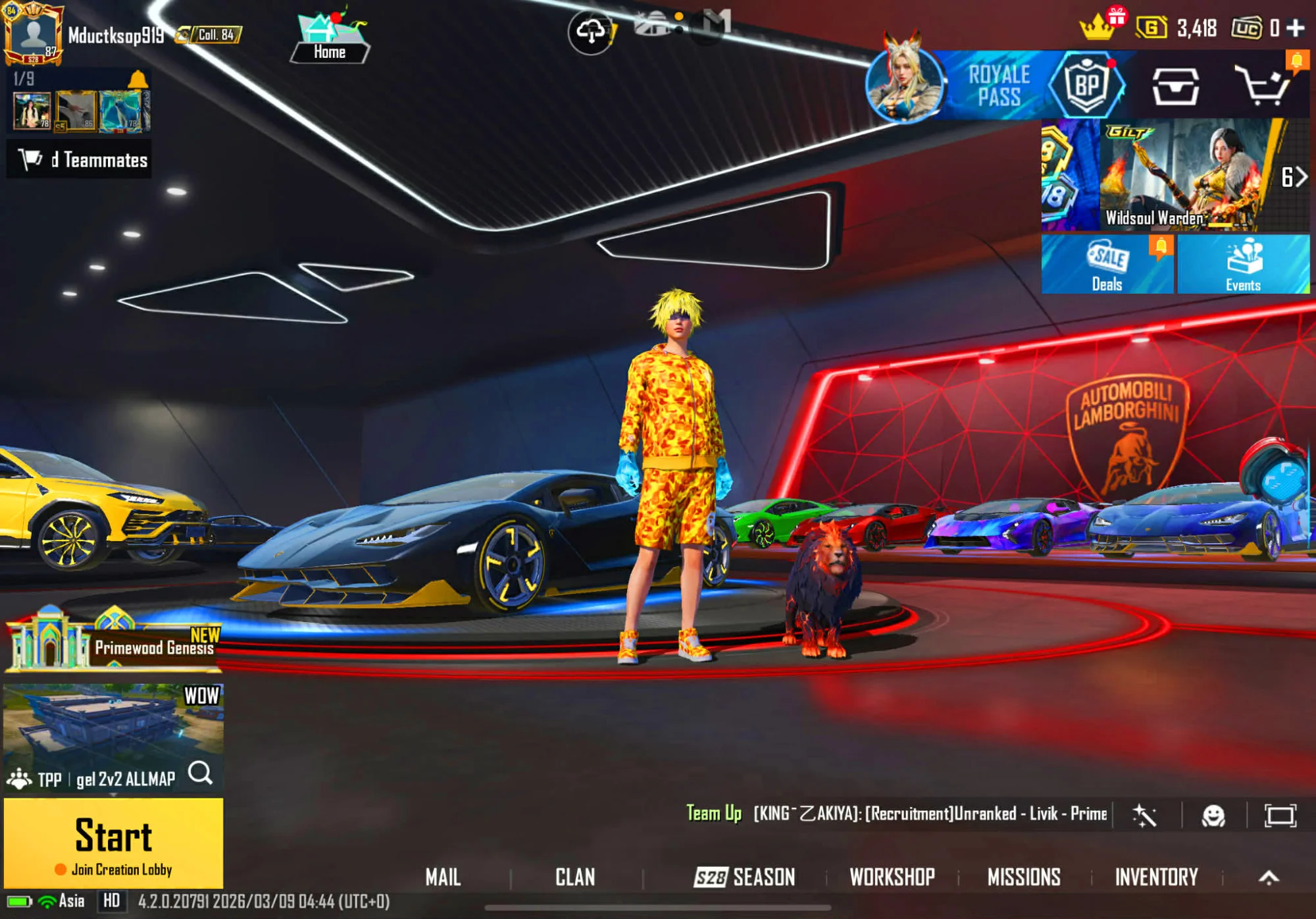The height and width of the screenshot is (919, 1316).
Task: Open the Clan menu
Action: (x=575, y=877)
